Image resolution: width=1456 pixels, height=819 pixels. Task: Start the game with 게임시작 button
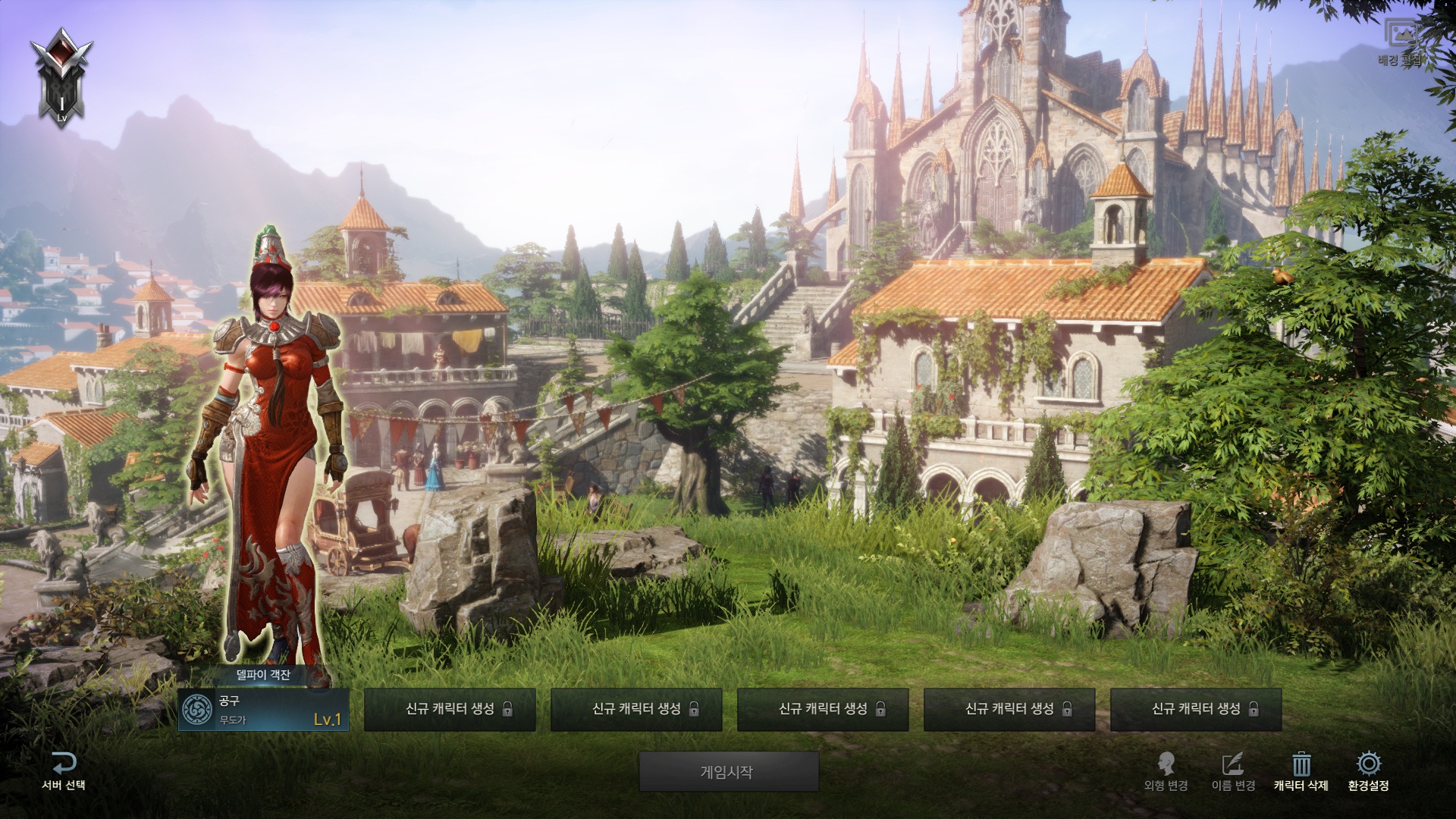[x=728, y=772]
